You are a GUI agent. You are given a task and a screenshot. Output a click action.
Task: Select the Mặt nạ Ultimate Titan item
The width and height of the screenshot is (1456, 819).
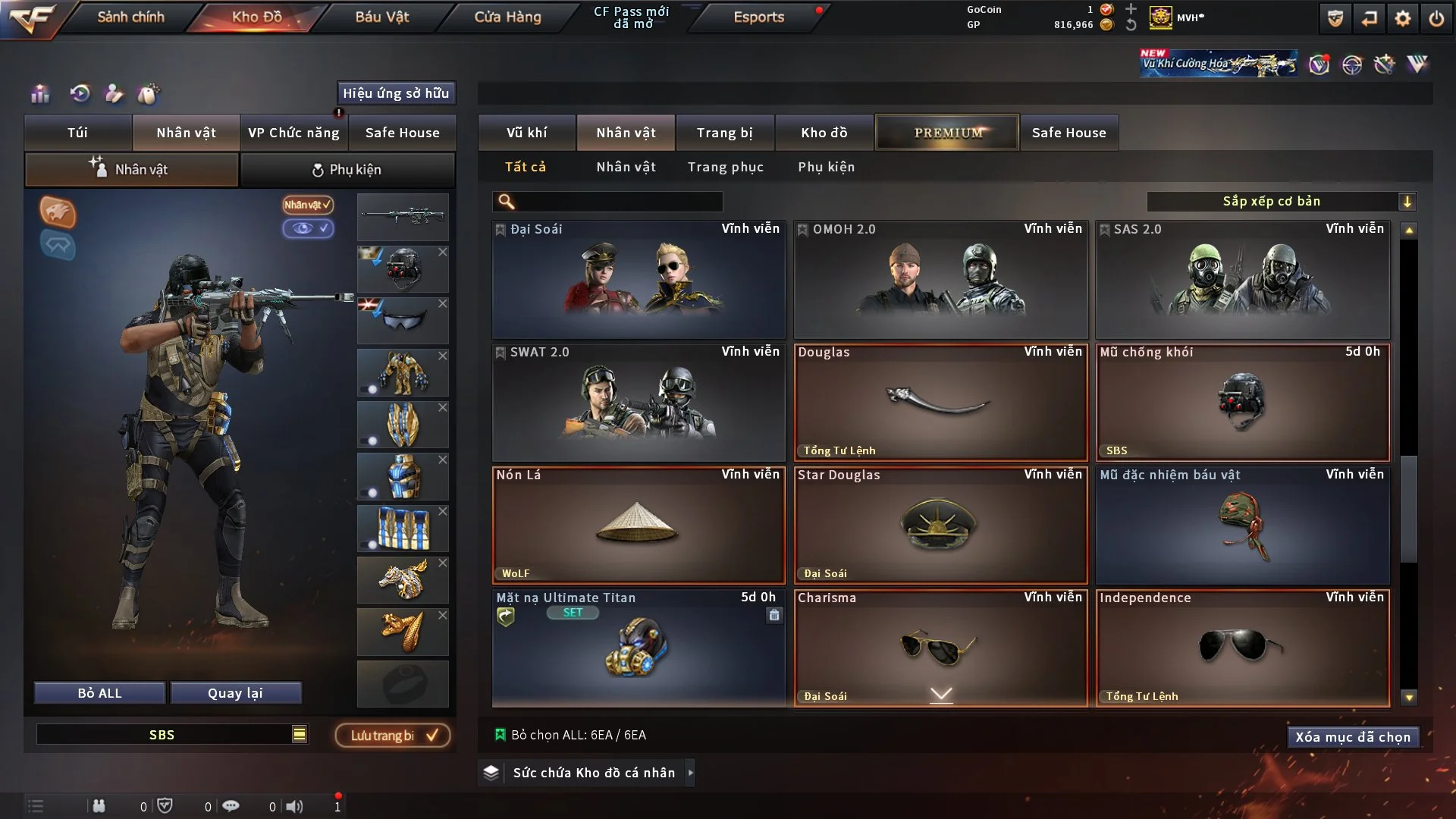pyautogui.click(x=638, y=648)
